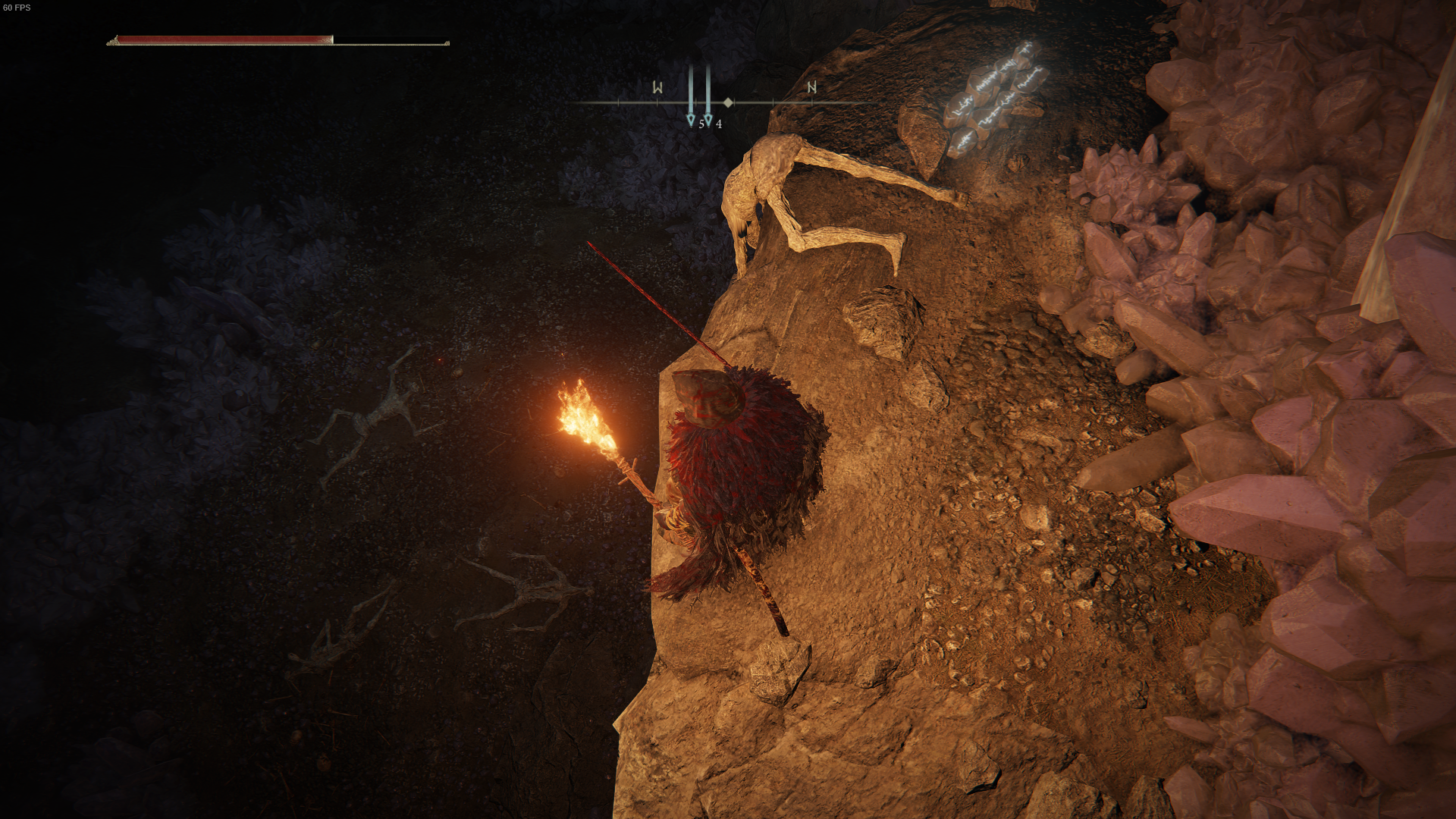Image resolution: width=1456 pixels, height=819 pixels.
Task: Click the tick mark left of the W
Action: (x=619, y=102)
